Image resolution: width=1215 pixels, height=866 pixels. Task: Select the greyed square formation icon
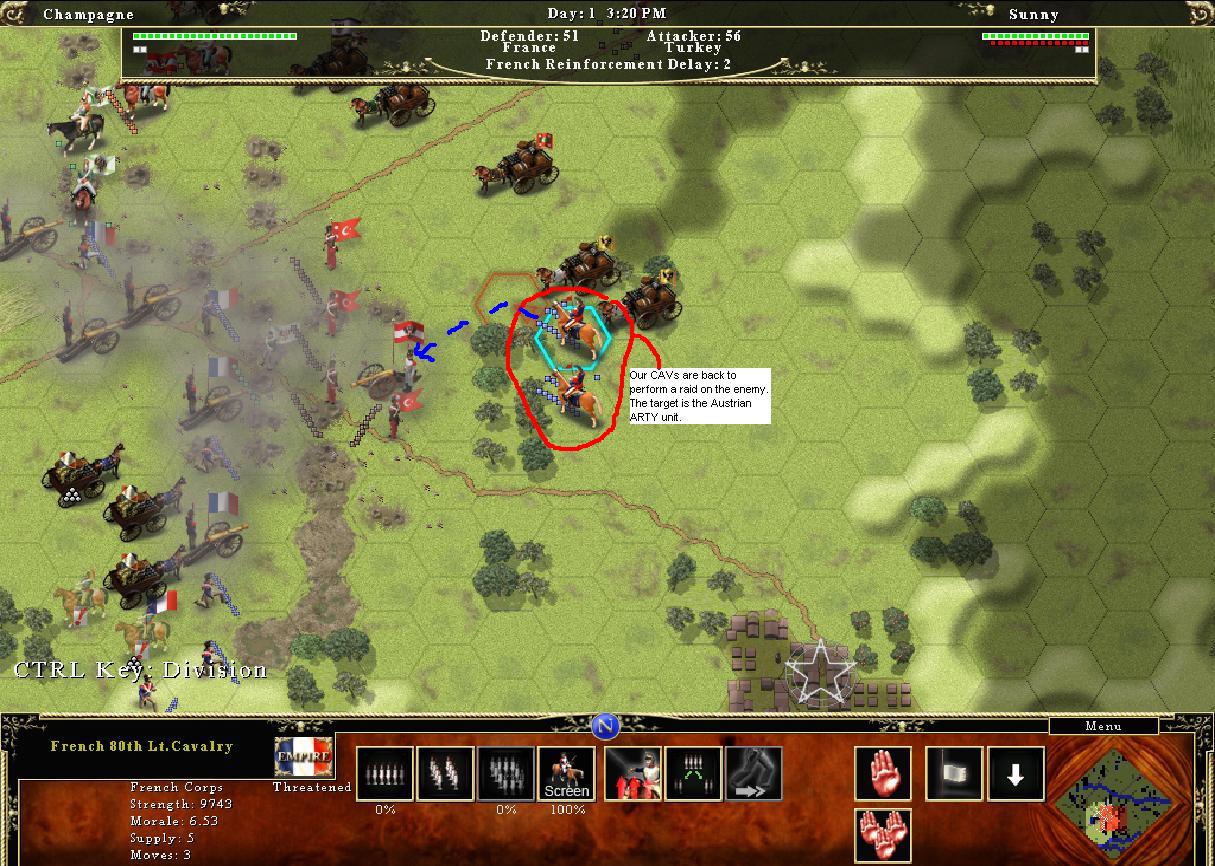(x=505, y=774)
